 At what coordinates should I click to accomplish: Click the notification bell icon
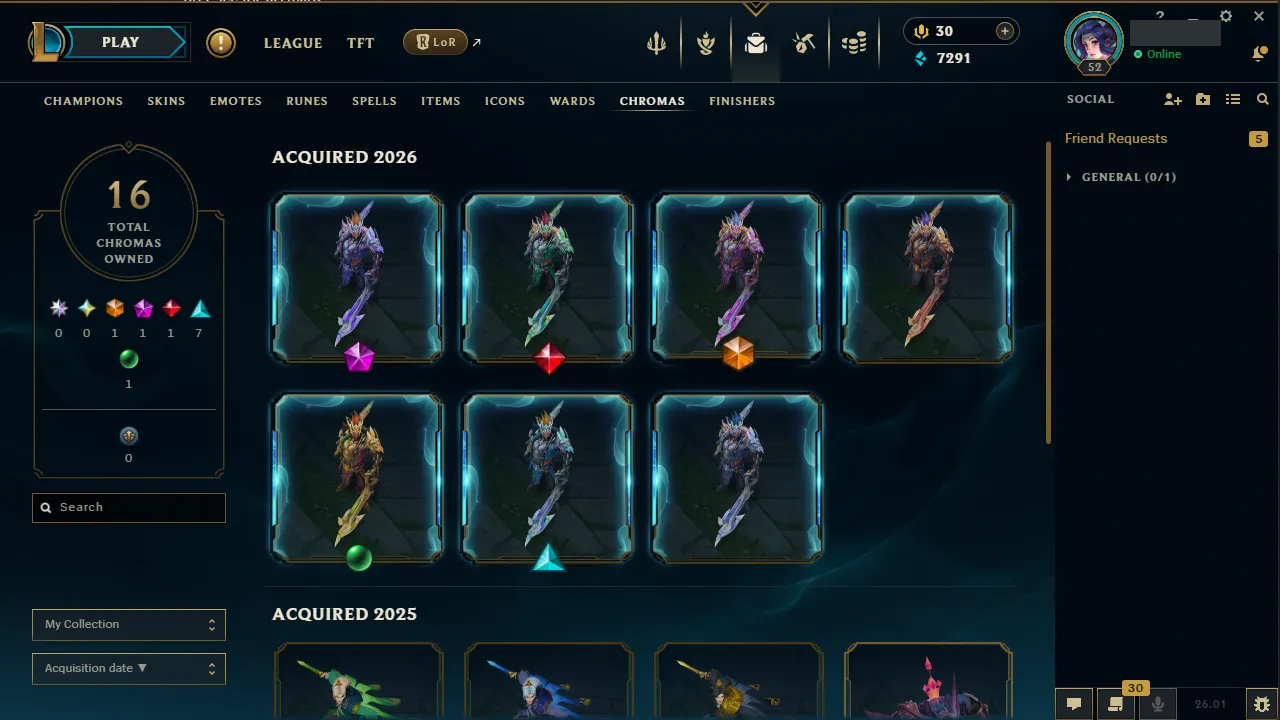(1259, 53)
